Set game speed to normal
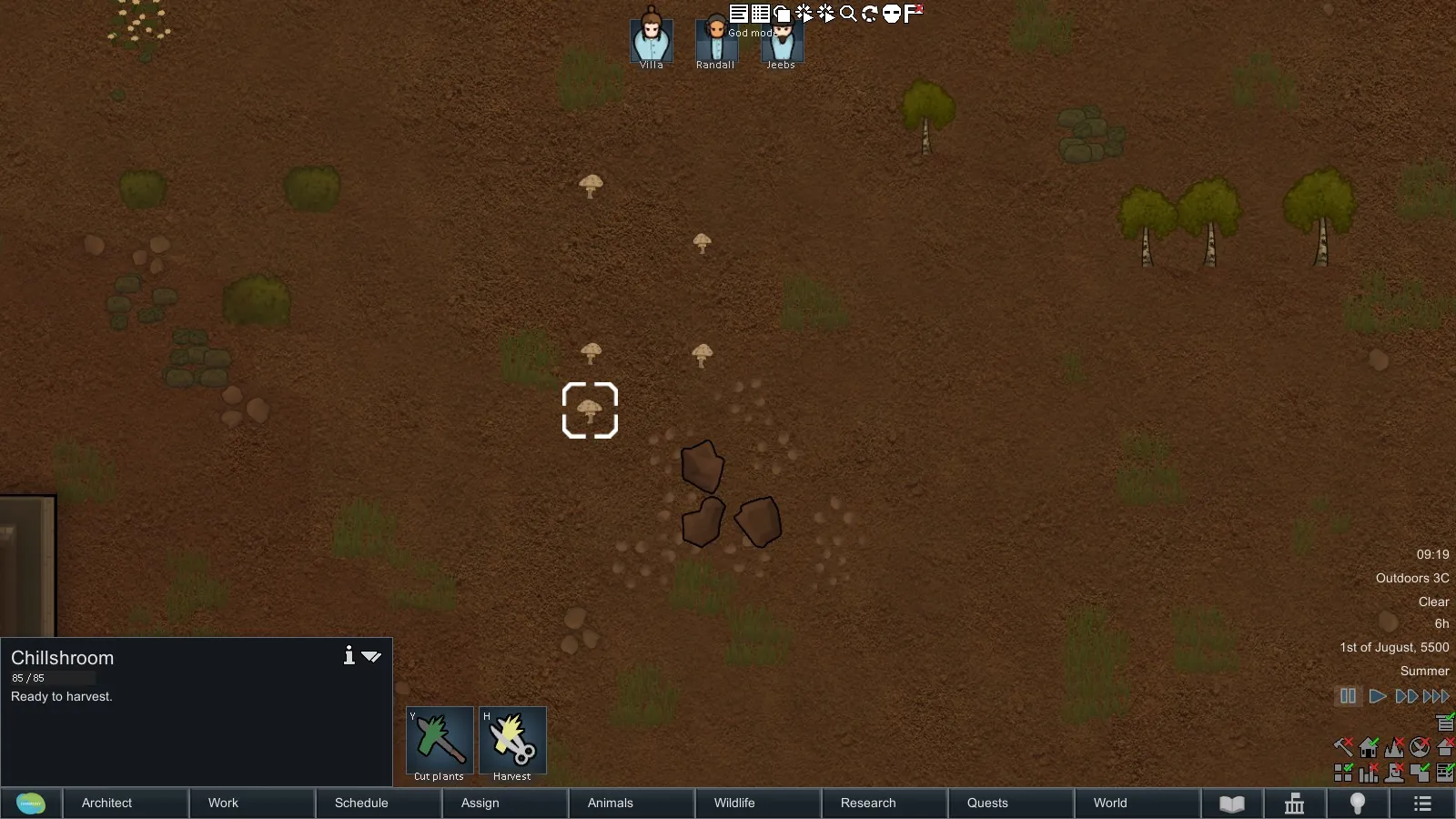The image size is (1456, 819). (x=1378, y=696)
